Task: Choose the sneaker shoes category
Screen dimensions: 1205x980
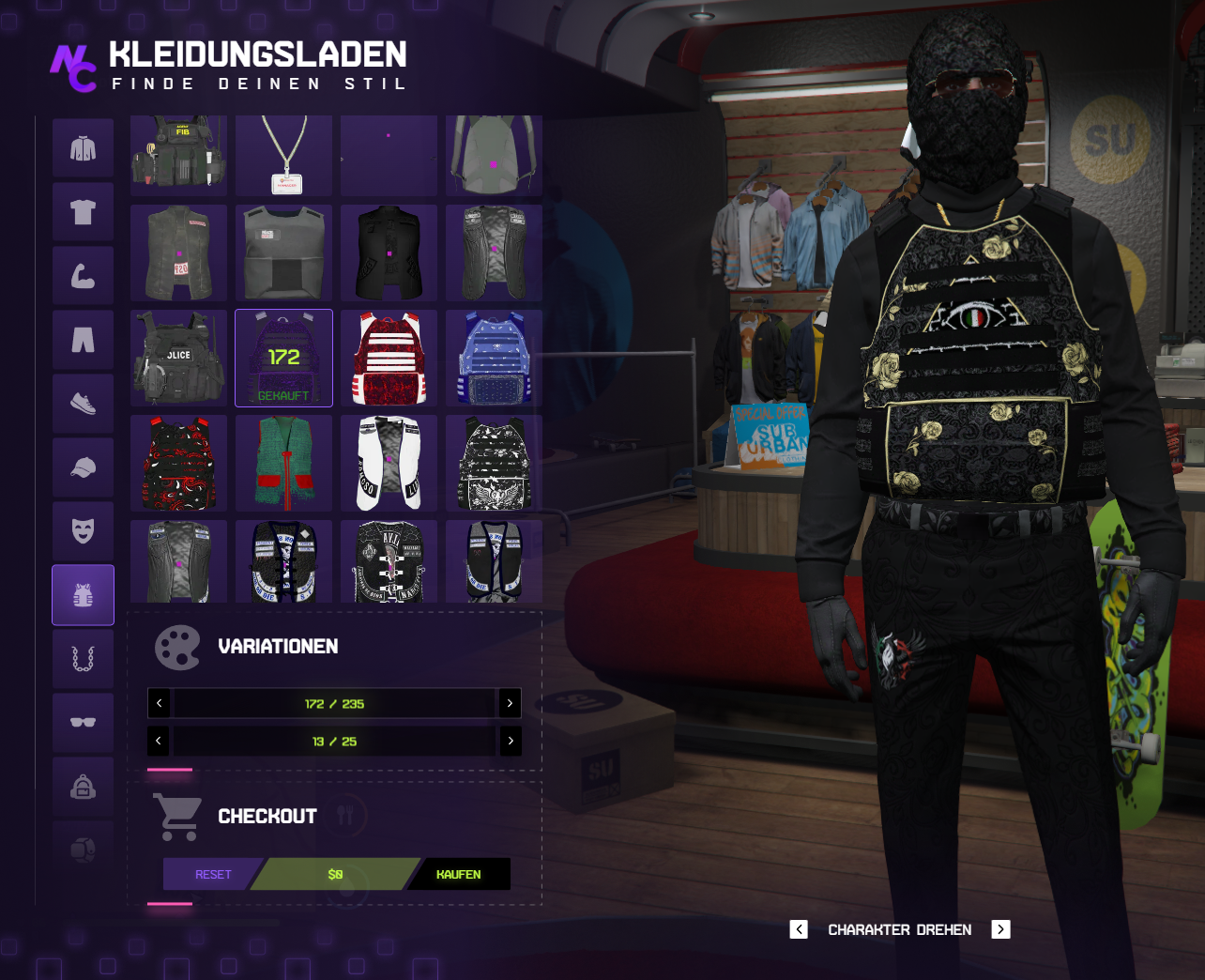Action: (84, 404)
